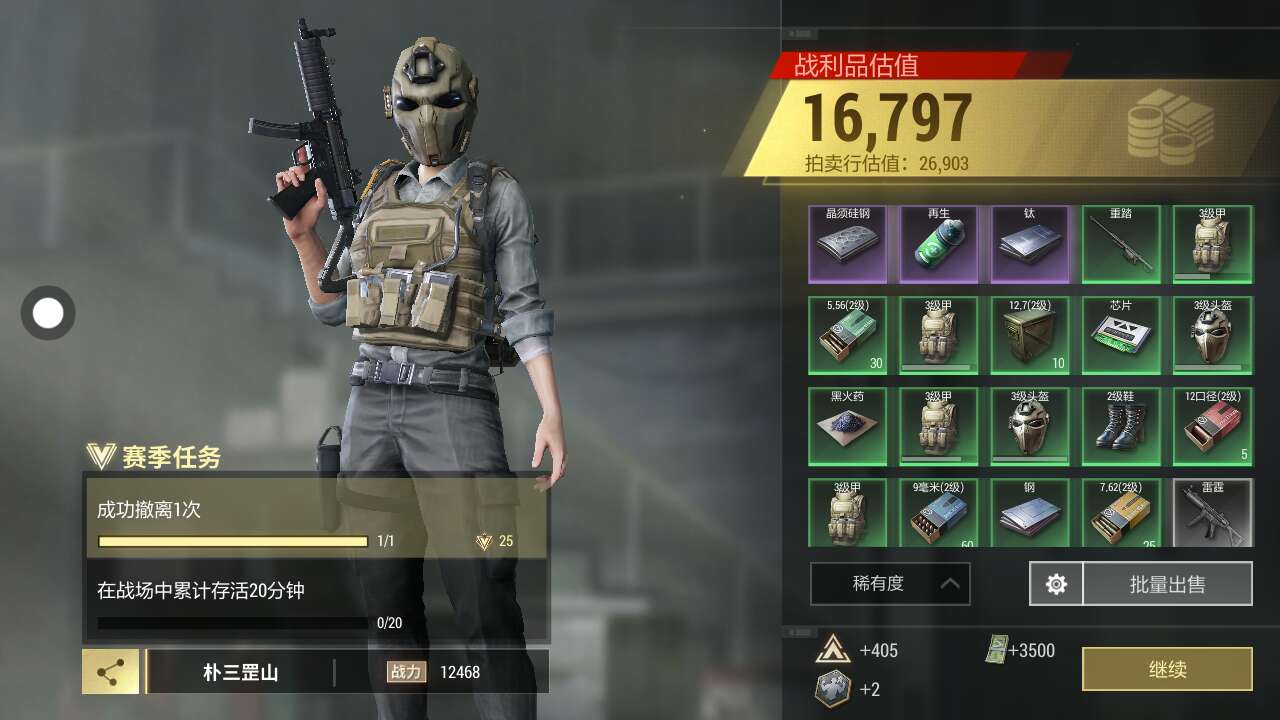Viewport: 1280px width, 720px height.
Task: Share results via the share icon
Action: point(110,672)
